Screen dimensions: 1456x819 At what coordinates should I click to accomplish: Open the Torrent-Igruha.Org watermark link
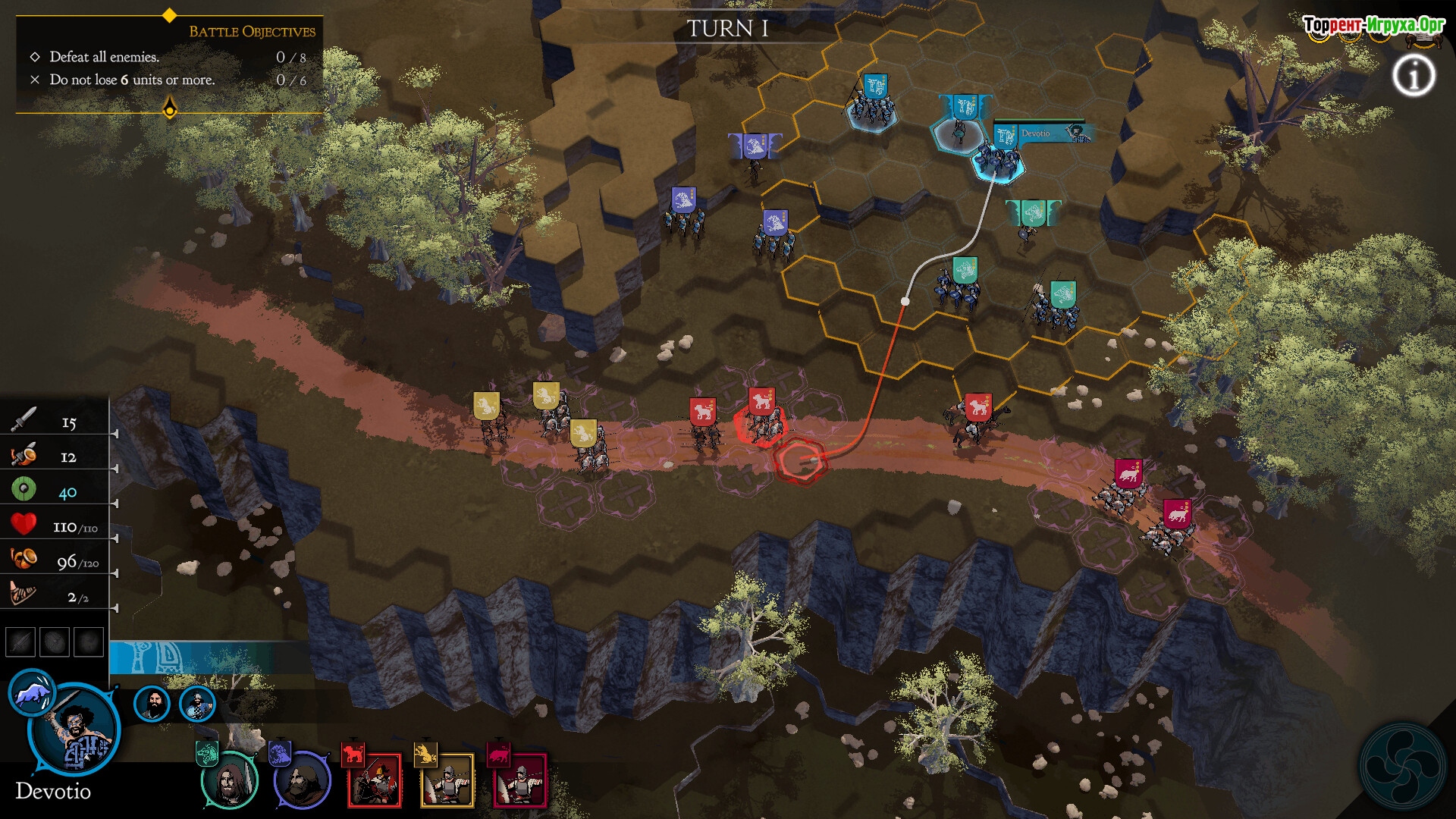tap(1373, 25)
